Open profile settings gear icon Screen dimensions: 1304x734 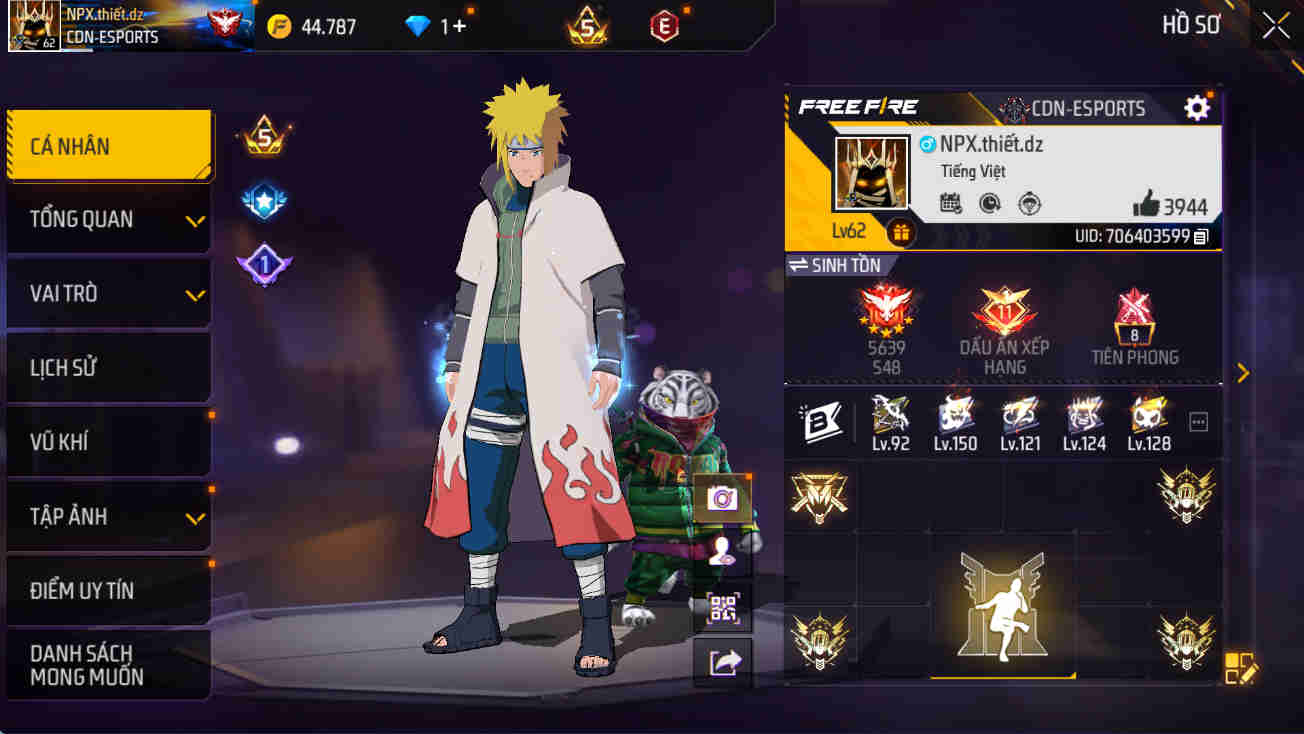pos(1196,109)
